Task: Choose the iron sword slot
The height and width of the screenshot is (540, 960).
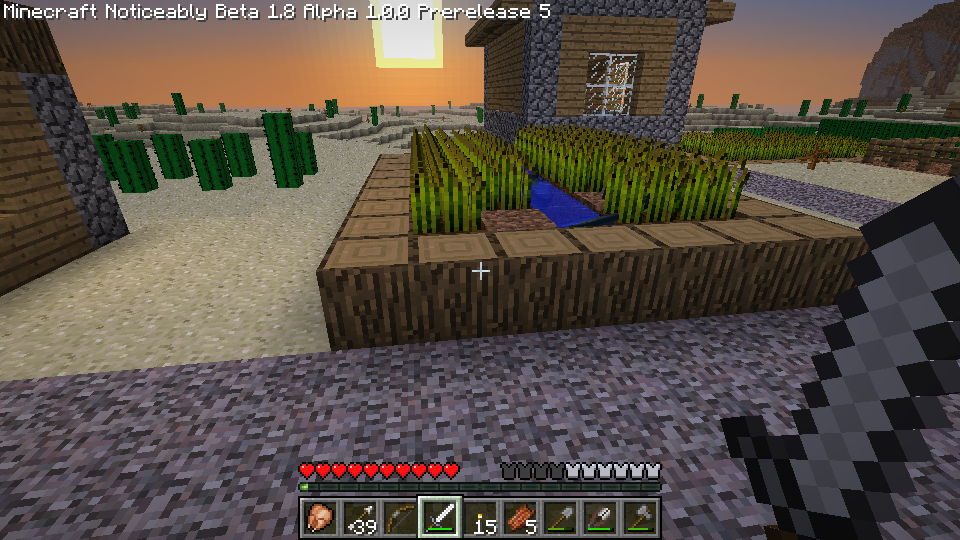Action: pyautogui.click(x=439, y=517)
